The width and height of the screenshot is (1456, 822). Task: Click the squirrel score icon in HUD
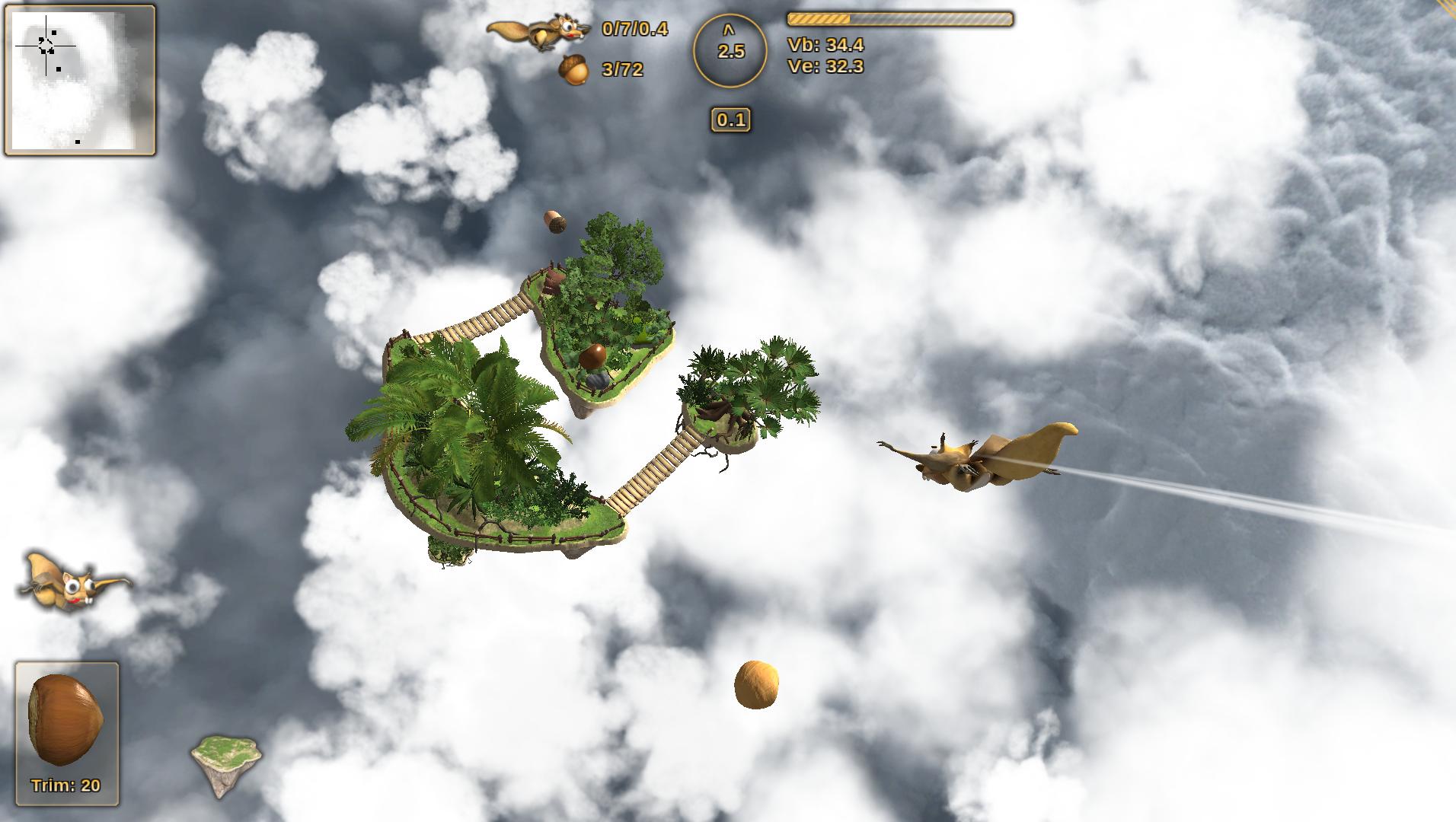[x=538, y=33]
